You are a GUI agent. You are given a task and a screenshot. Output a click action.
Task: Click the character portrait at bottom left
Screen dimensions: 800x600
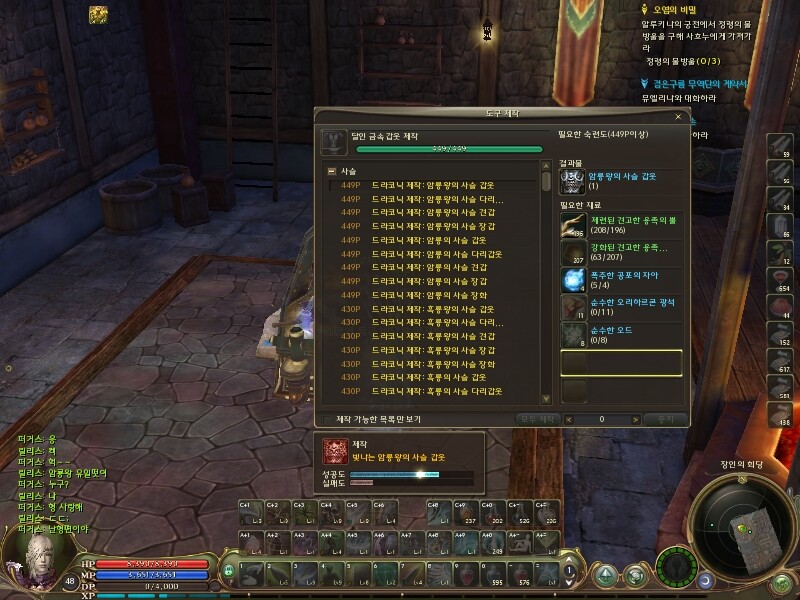pos(28,553)
